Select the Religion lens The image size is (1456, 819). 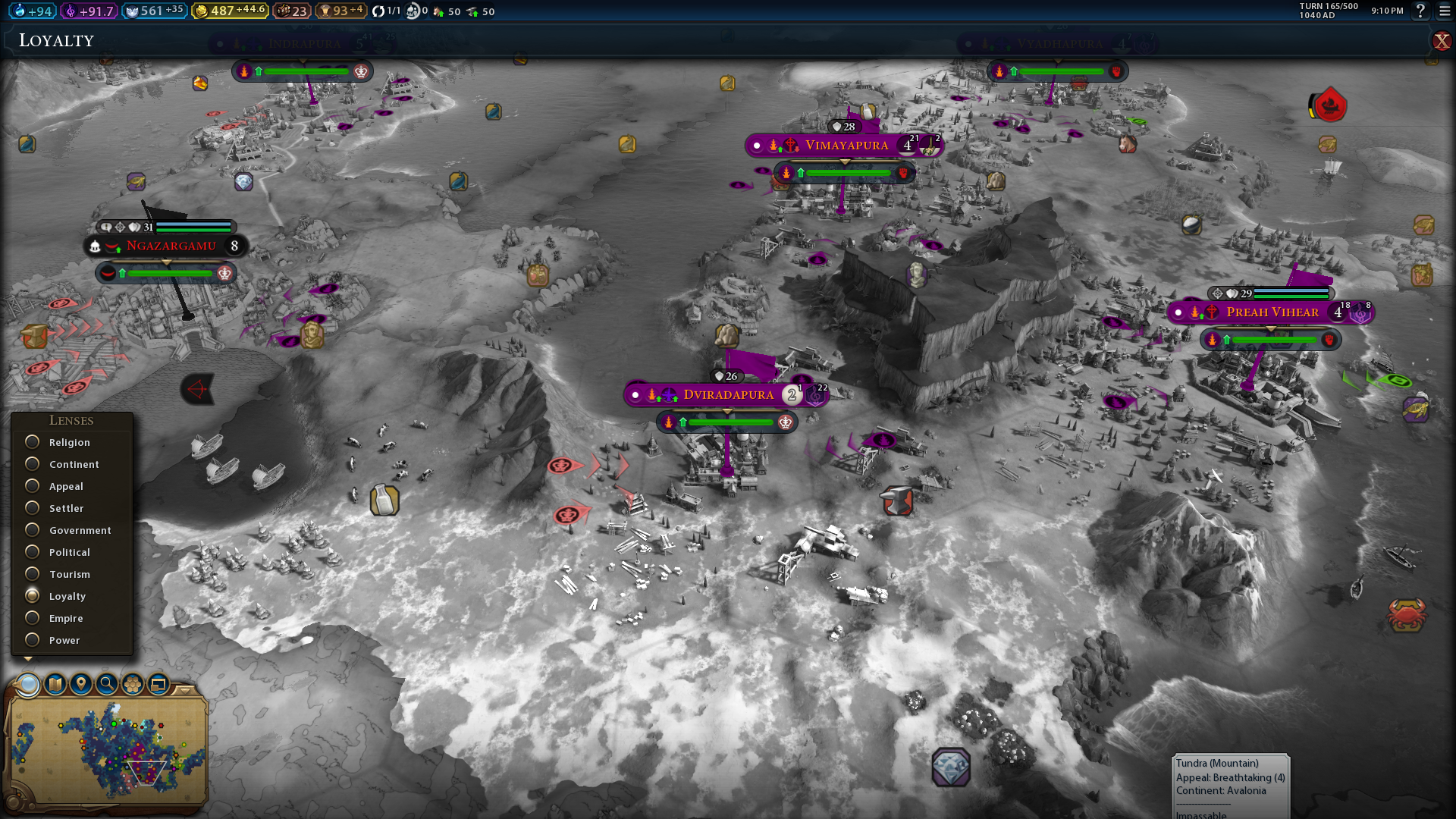point(33,442)
